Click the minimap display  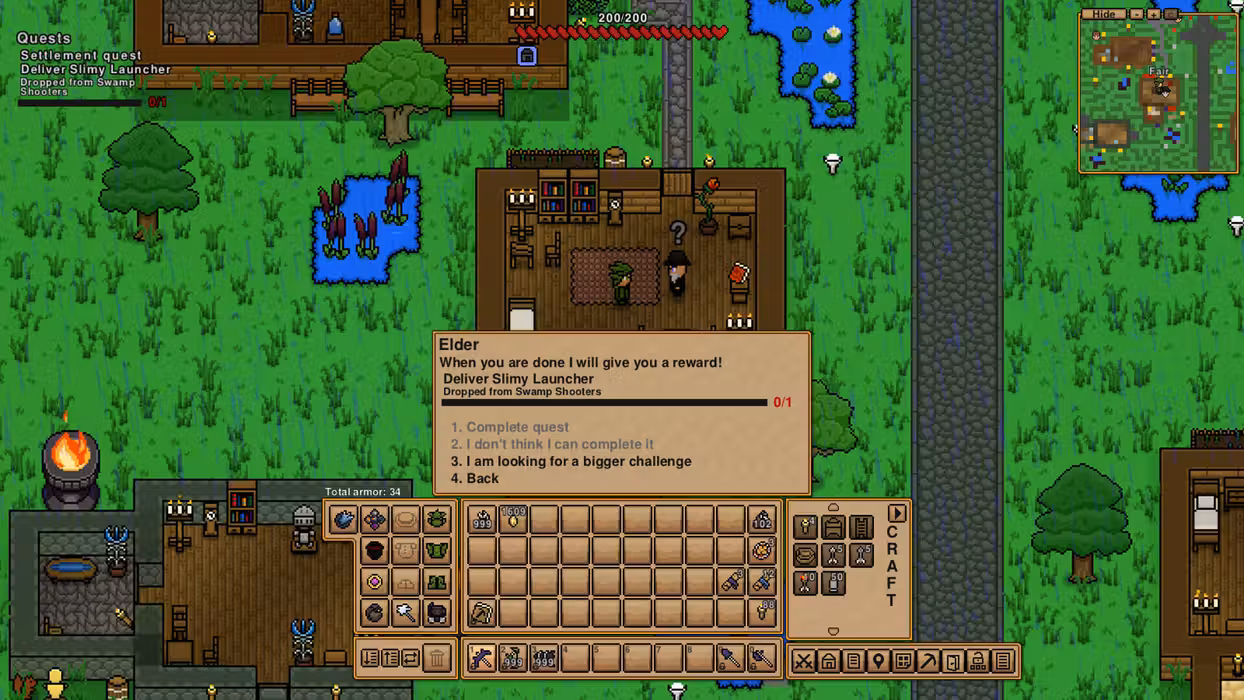tap(1158, 96)
